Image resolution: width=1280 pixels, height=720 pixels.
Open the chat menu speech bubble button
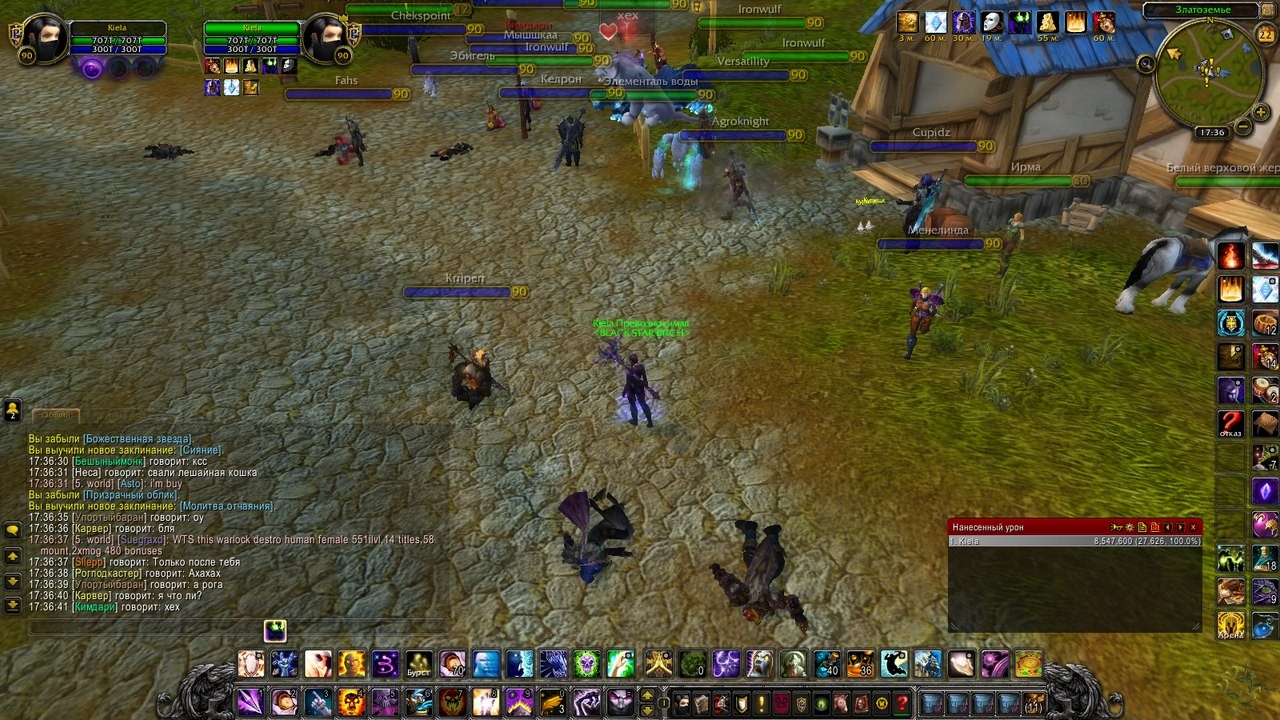(13, 529)
